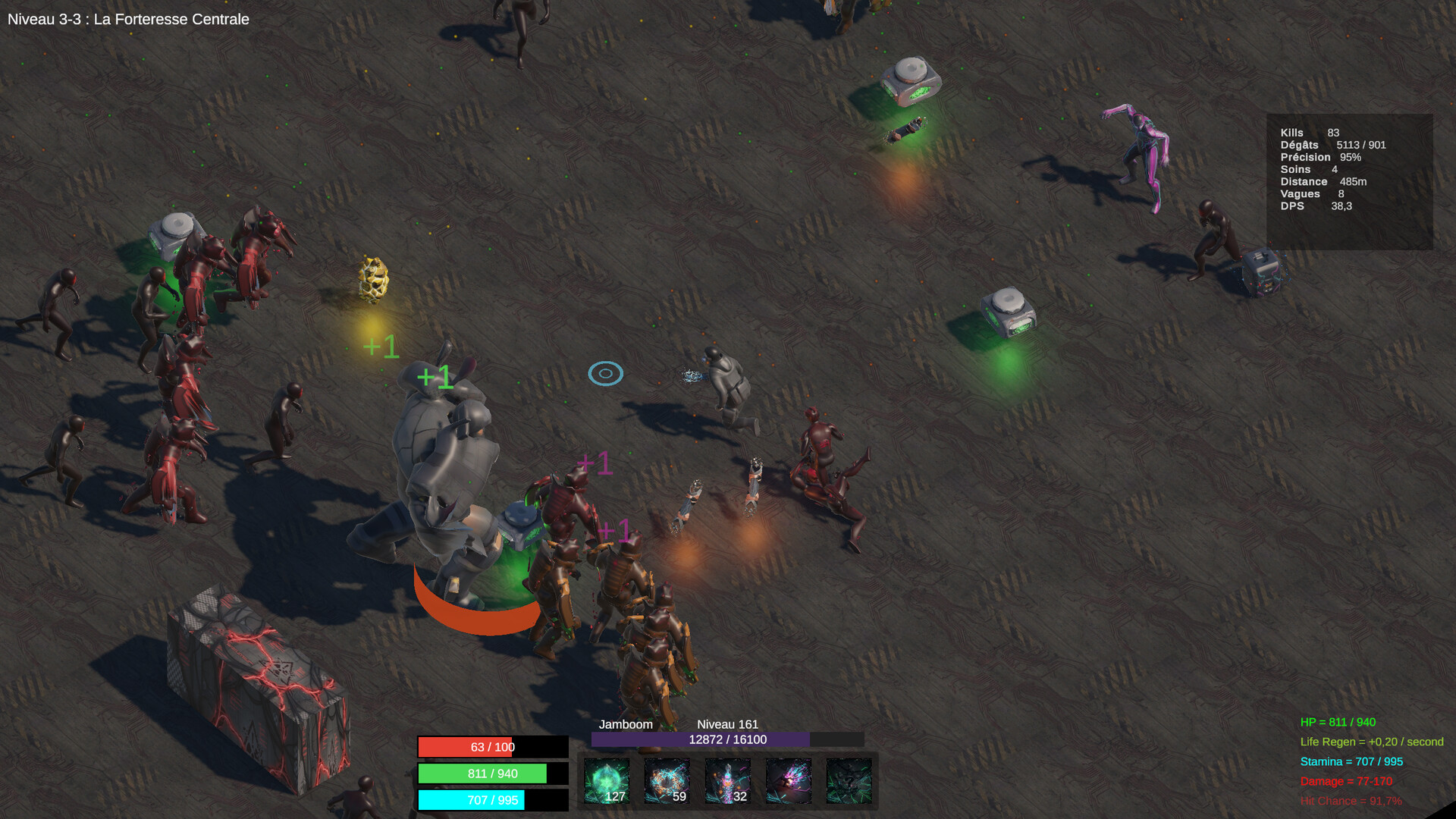The height and width of the screenshot is (819, 1456).
Task: Activate the orange explosion ability showing 59 charges
Action: click(x=667, y=781)
